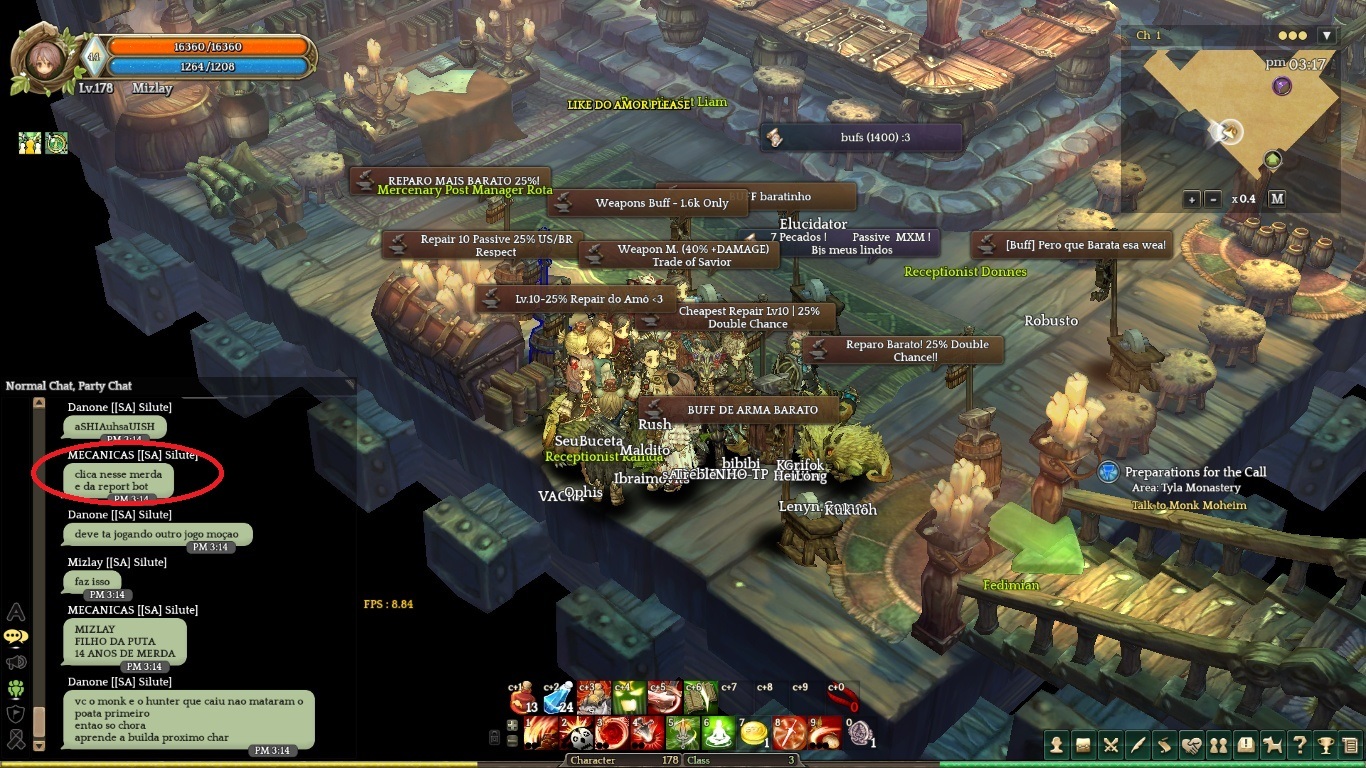The height and width of the screenshot is (768, 1366).
Task: Open the question mark help menu
Action: (1299, 745)
